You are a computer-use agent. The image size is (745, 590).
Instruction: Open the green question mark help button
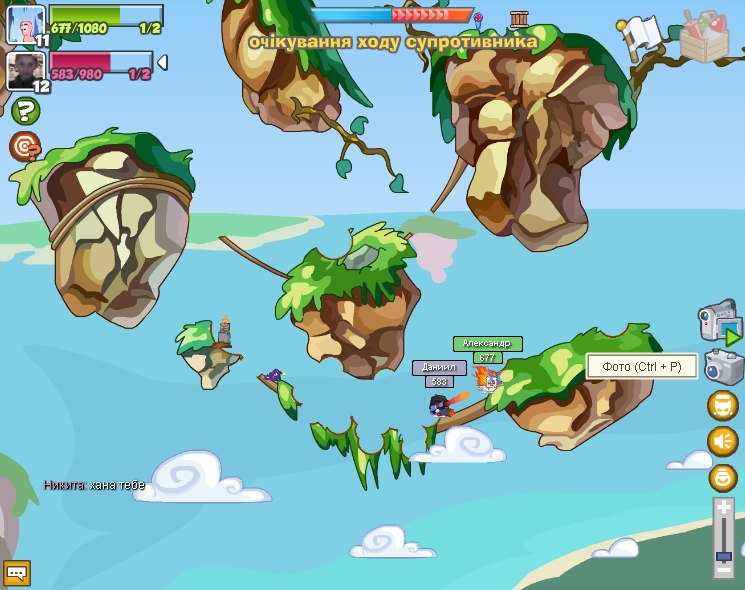[x=24, y=110]
